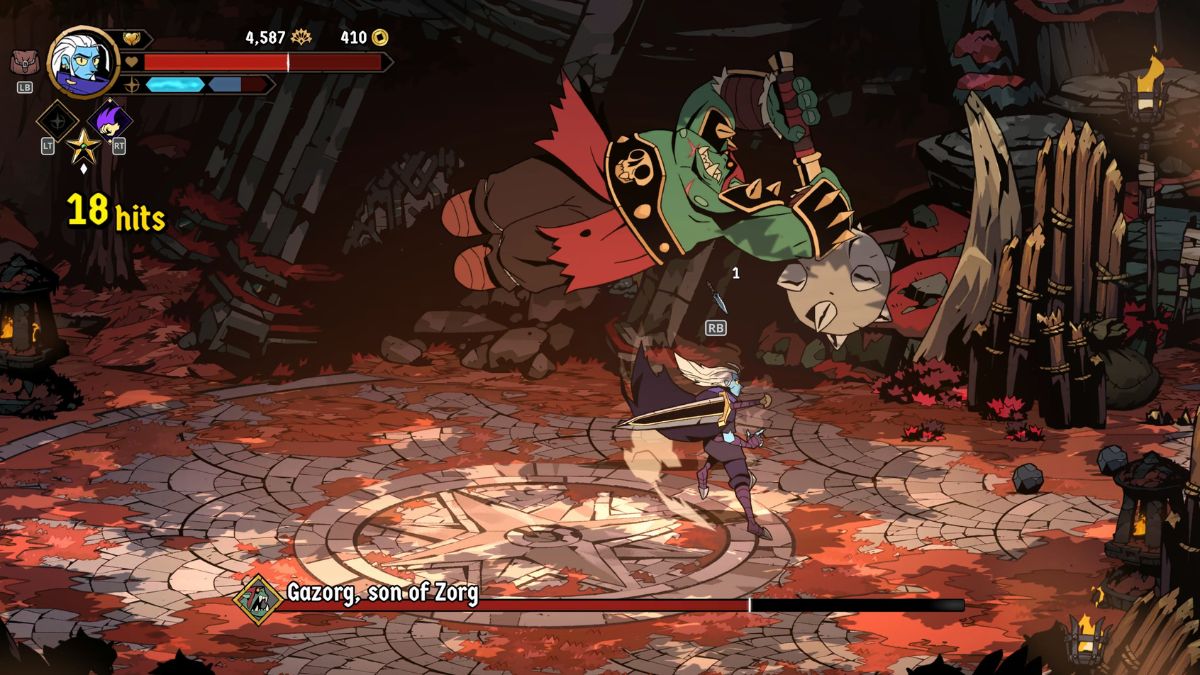Click the Gazorg boss portrait icon
Screen dimensions: 1200x675
(259, 598)
